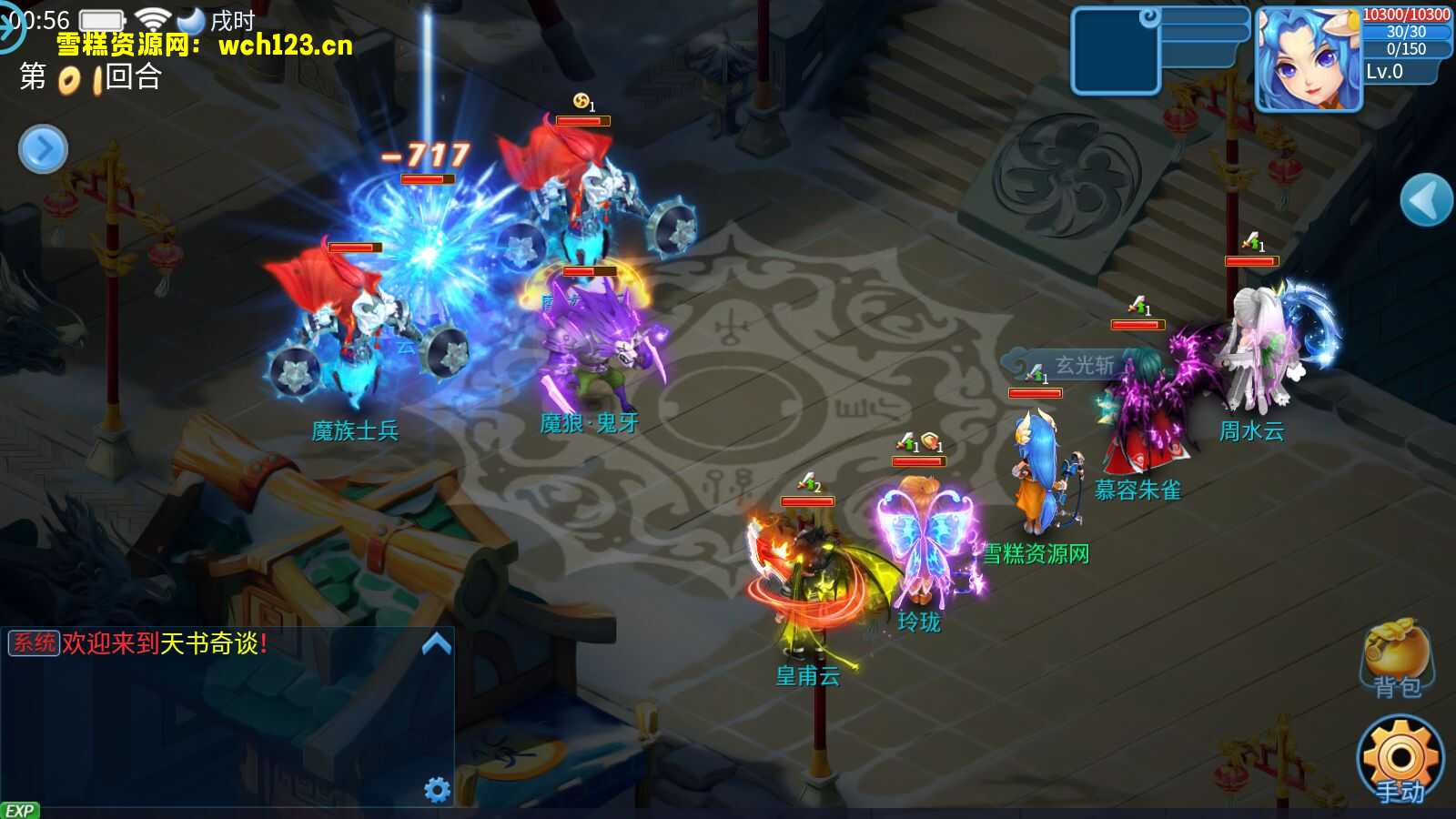Screen dimensions: 1456x819
Task: Click the blue-haired character portrait
Action: pos(1308,59)
